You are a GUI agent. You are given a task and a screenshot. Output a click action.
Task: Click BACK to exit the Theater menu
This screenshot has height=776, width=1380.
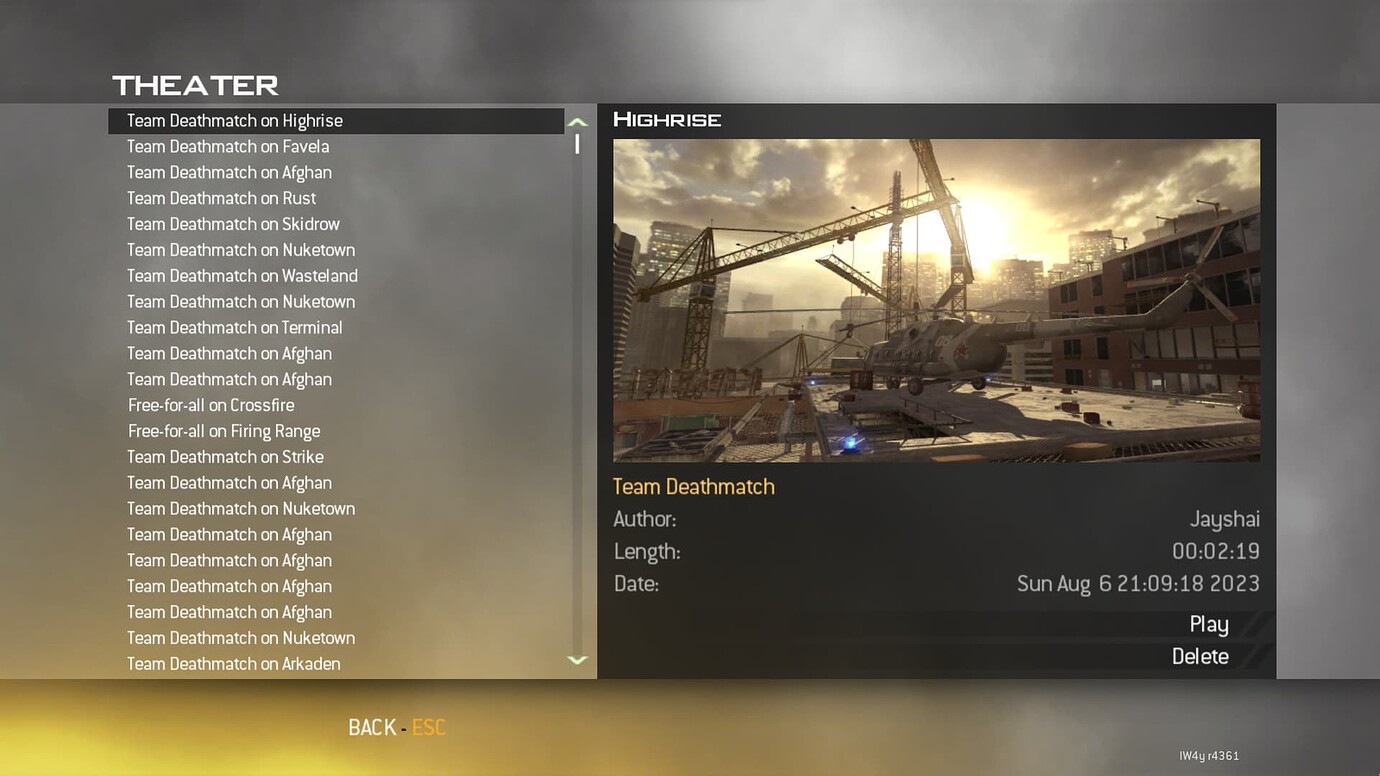(372, 727)
